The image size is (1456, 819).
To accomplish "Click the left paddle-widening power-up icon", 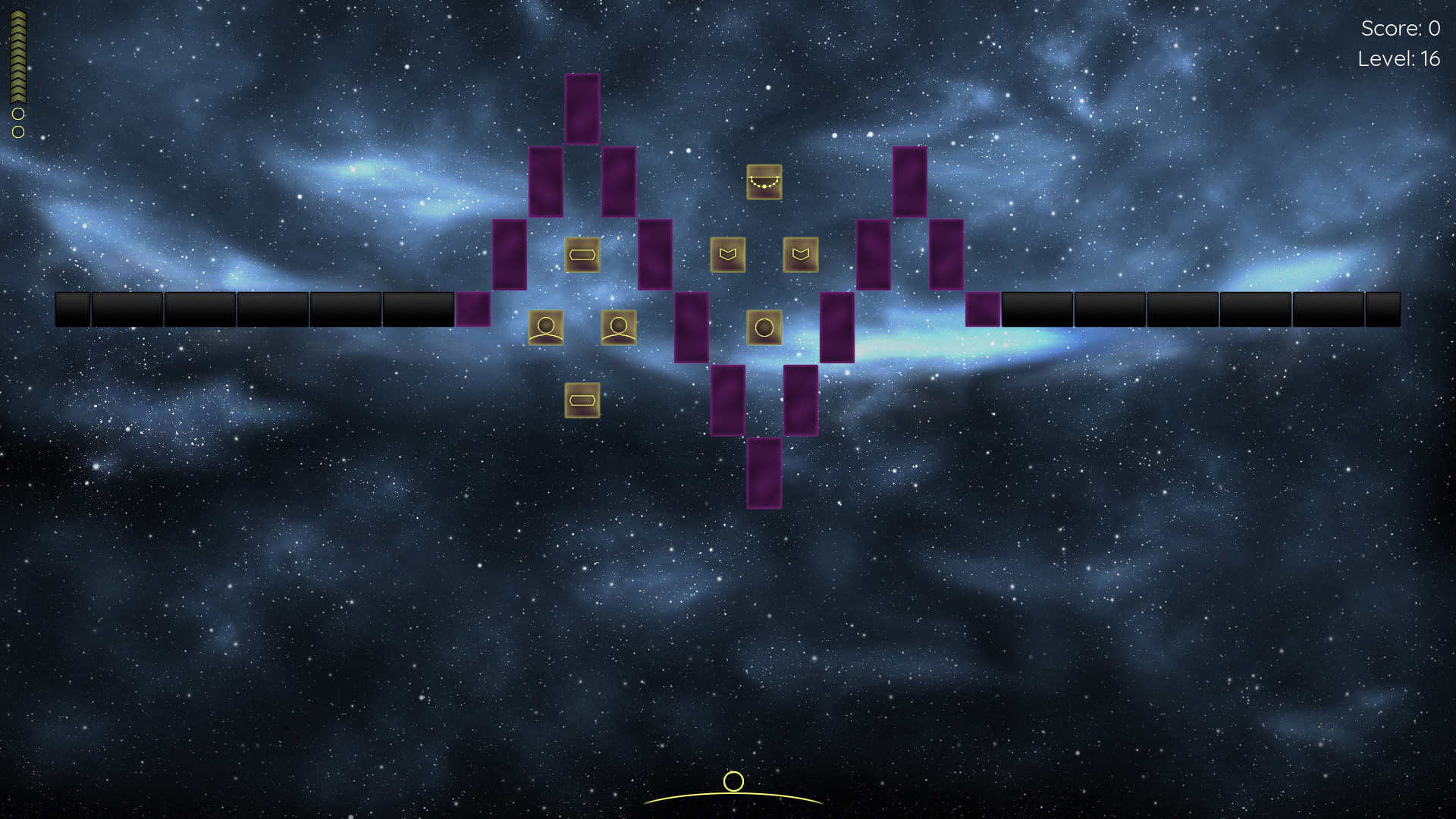I will click(582, 256).
